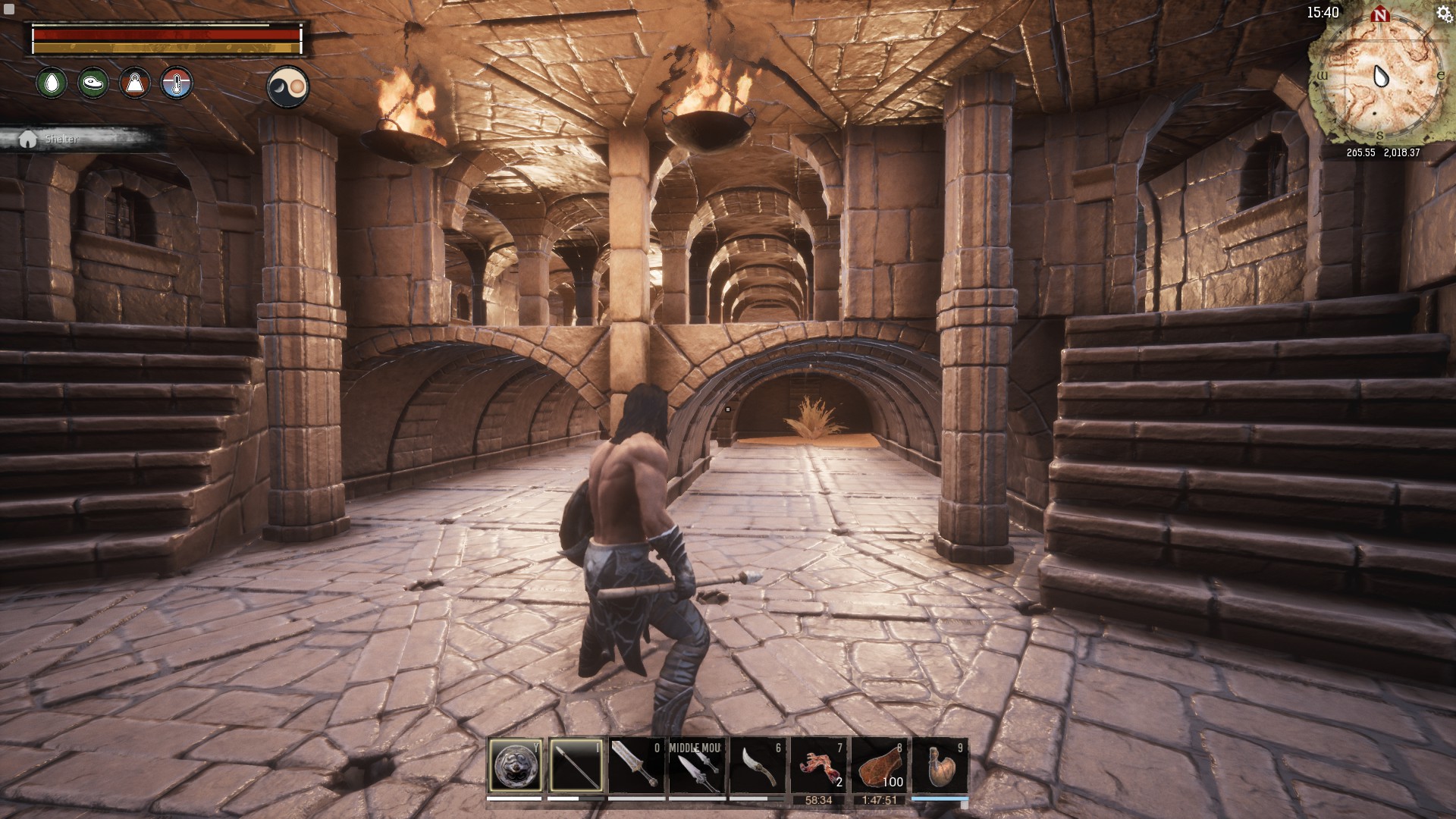Image resolution: width=1456 pixels, height=819 pixels.
Task: Select the round shield hotbar slot
Action: coord(515,766)
